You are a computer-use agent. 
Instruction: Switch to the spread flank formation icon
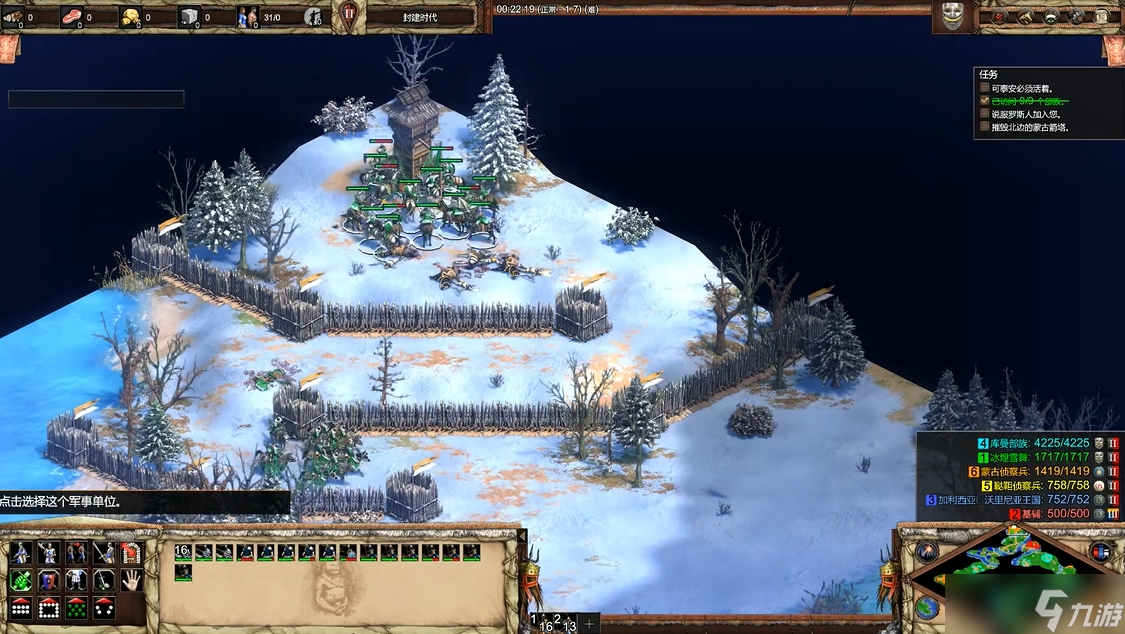pyautogui.click(x=104, y=607)
